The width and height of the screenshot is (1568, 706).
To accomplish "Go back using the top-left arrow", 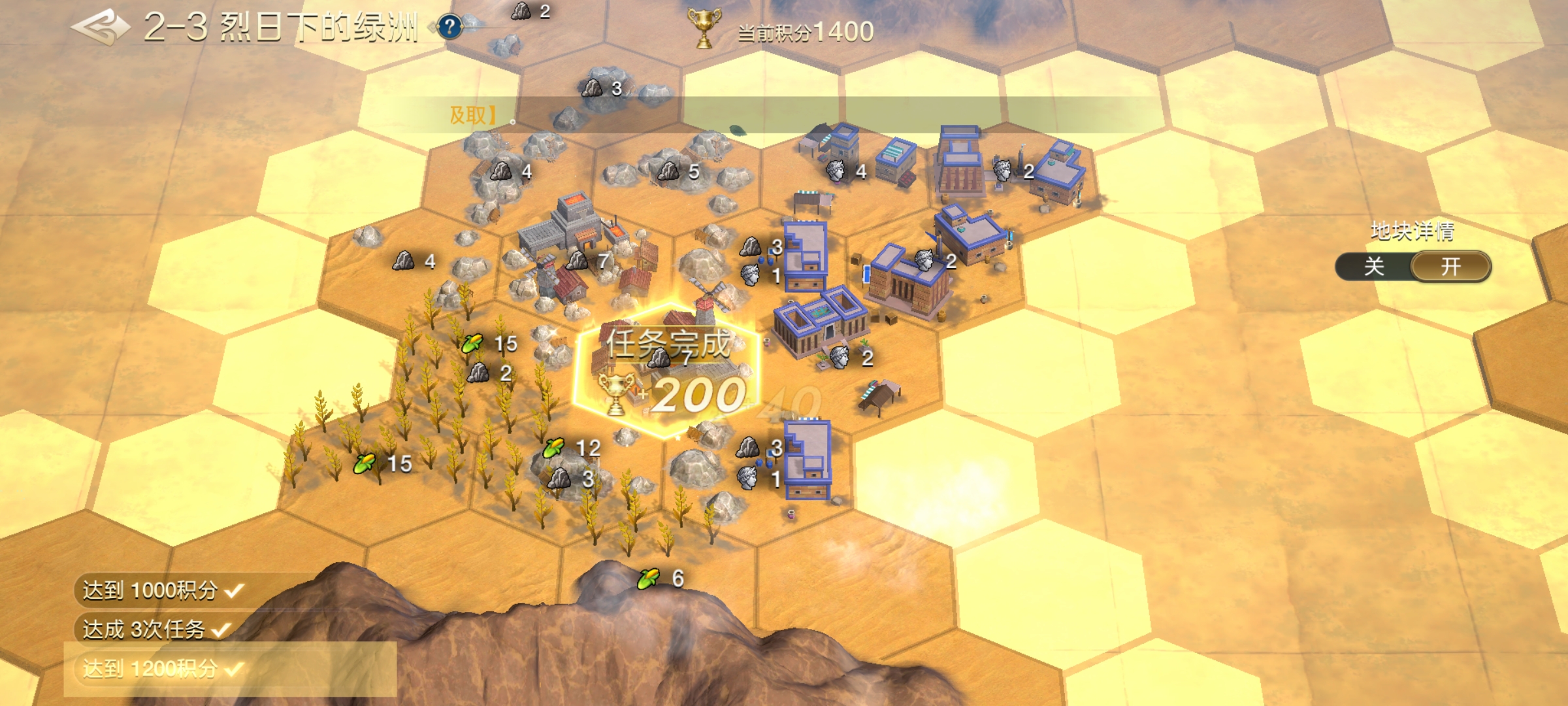I will 101,27.
